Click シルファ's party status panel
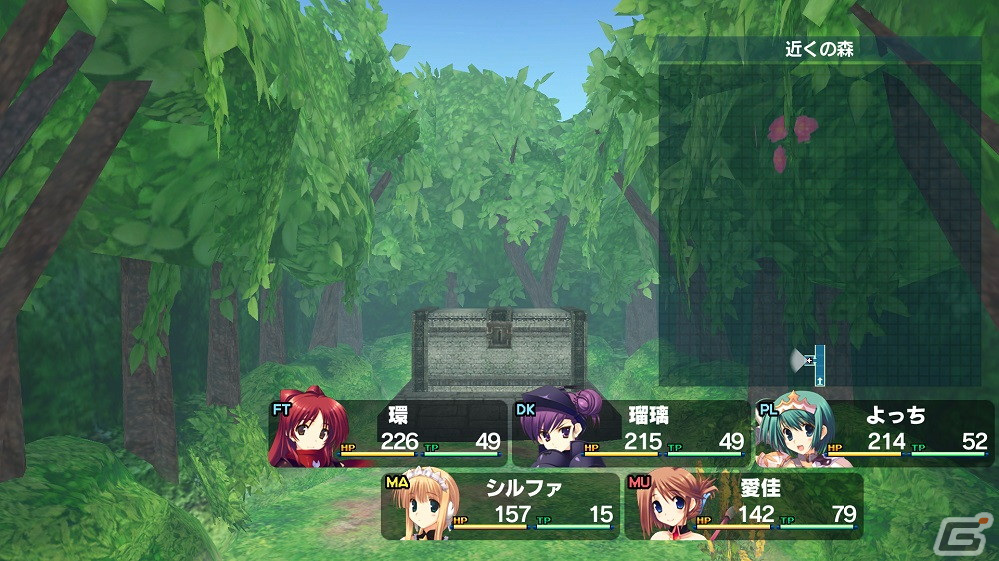This screenshot has width=999, height=561. tap(501, 506)
